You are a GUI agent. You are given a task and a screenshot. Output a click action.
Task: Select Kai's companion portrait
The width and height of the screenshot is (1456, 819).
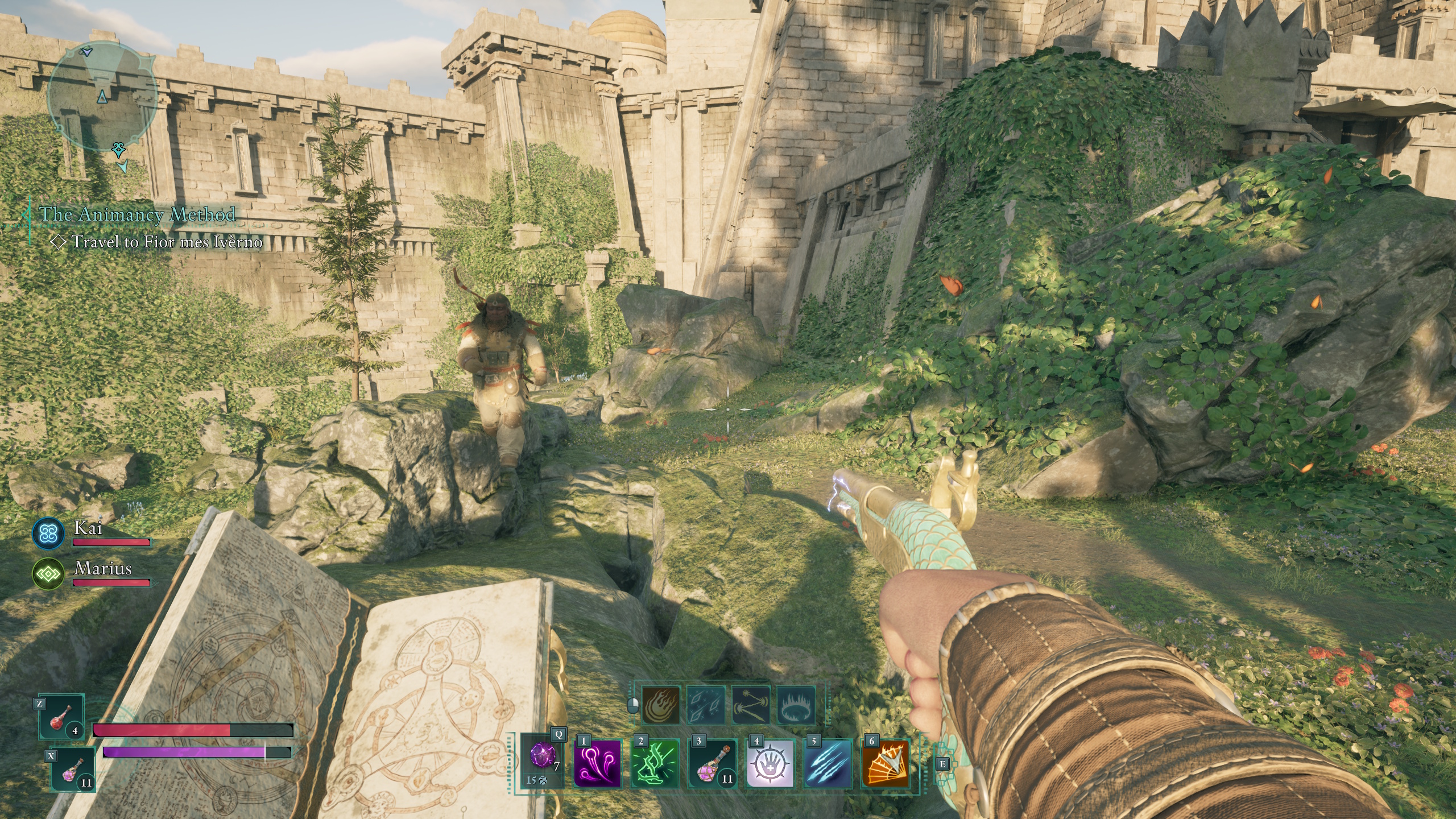[x=49, y=535]
